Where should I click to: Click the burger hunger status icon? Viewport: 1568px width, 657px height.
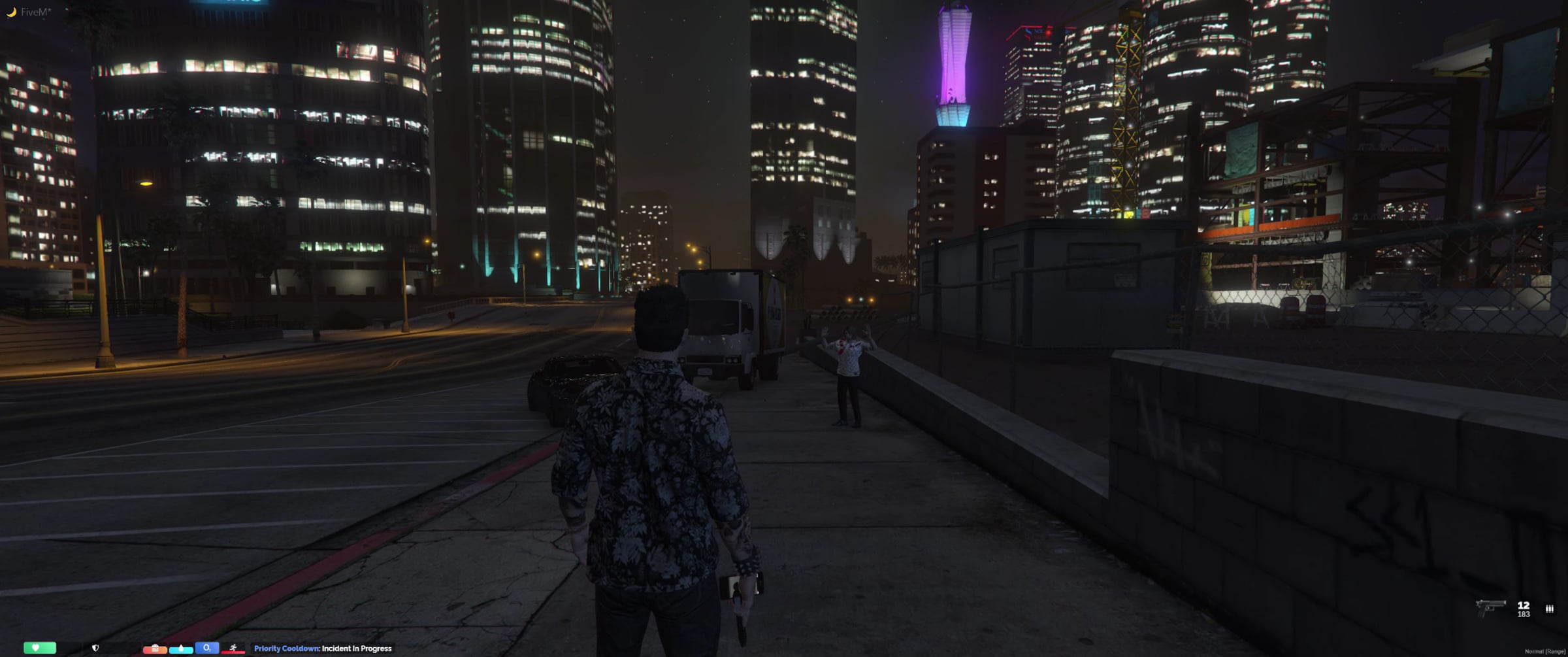click(155, 648)
